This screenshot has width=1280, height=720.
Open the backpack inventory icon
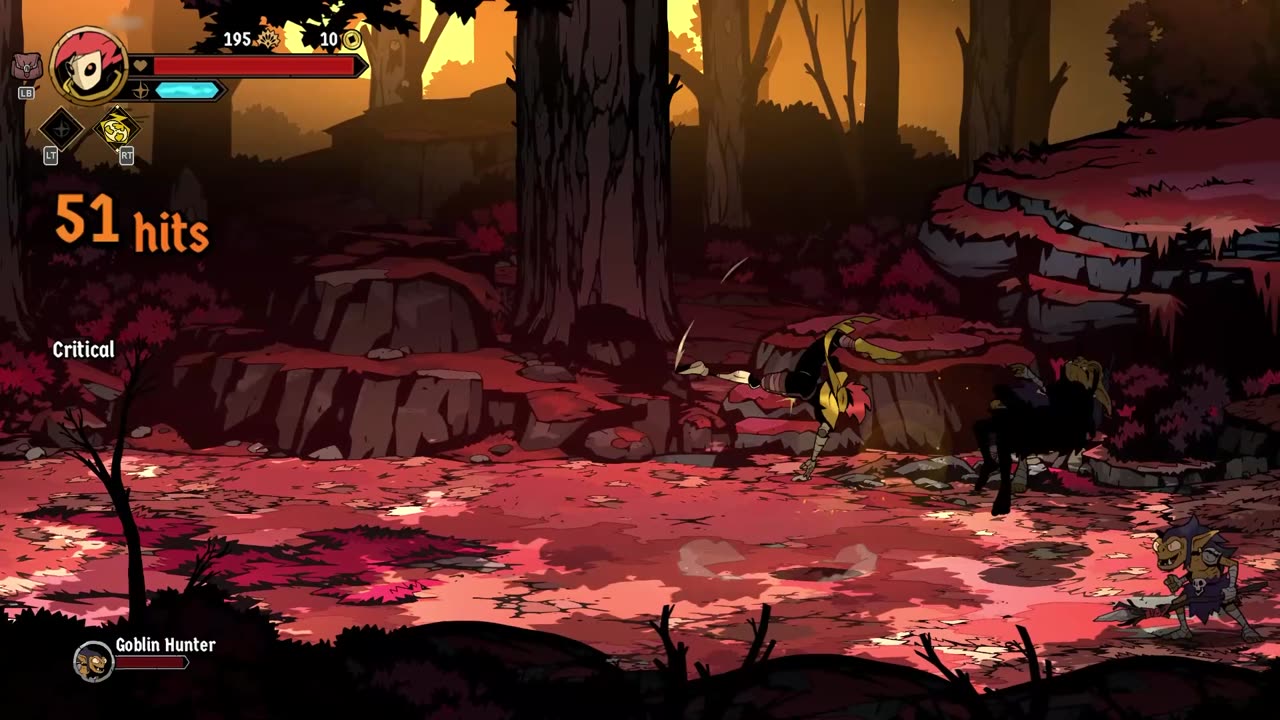[26, 69]
